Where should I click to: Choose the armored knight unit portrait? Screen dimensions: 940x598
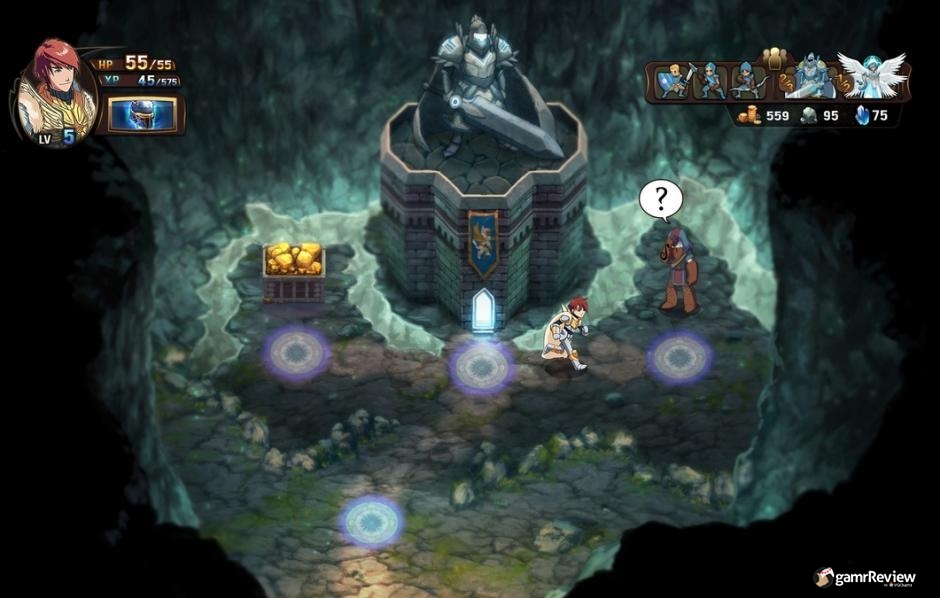809,78
